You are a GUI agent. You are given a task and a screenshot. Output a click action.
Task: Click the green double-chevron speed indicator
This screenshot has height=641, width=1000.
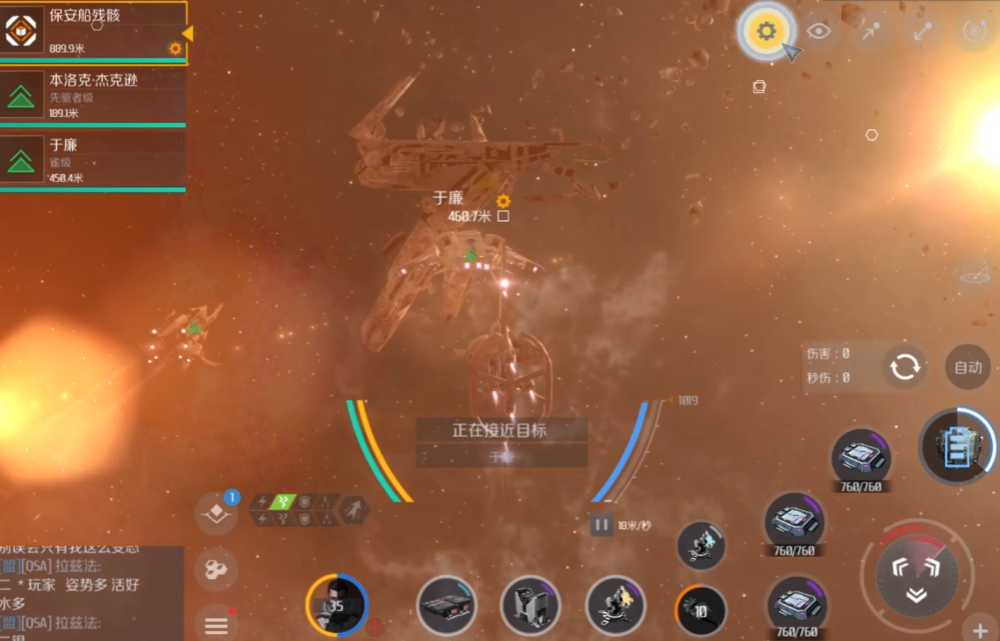pyautogui.click(x=282, y=502)
